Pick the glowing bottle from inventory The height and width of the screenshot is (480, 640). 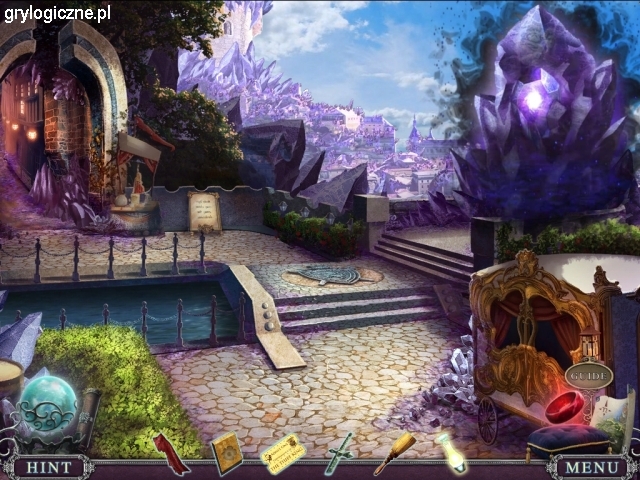[451, 452]
